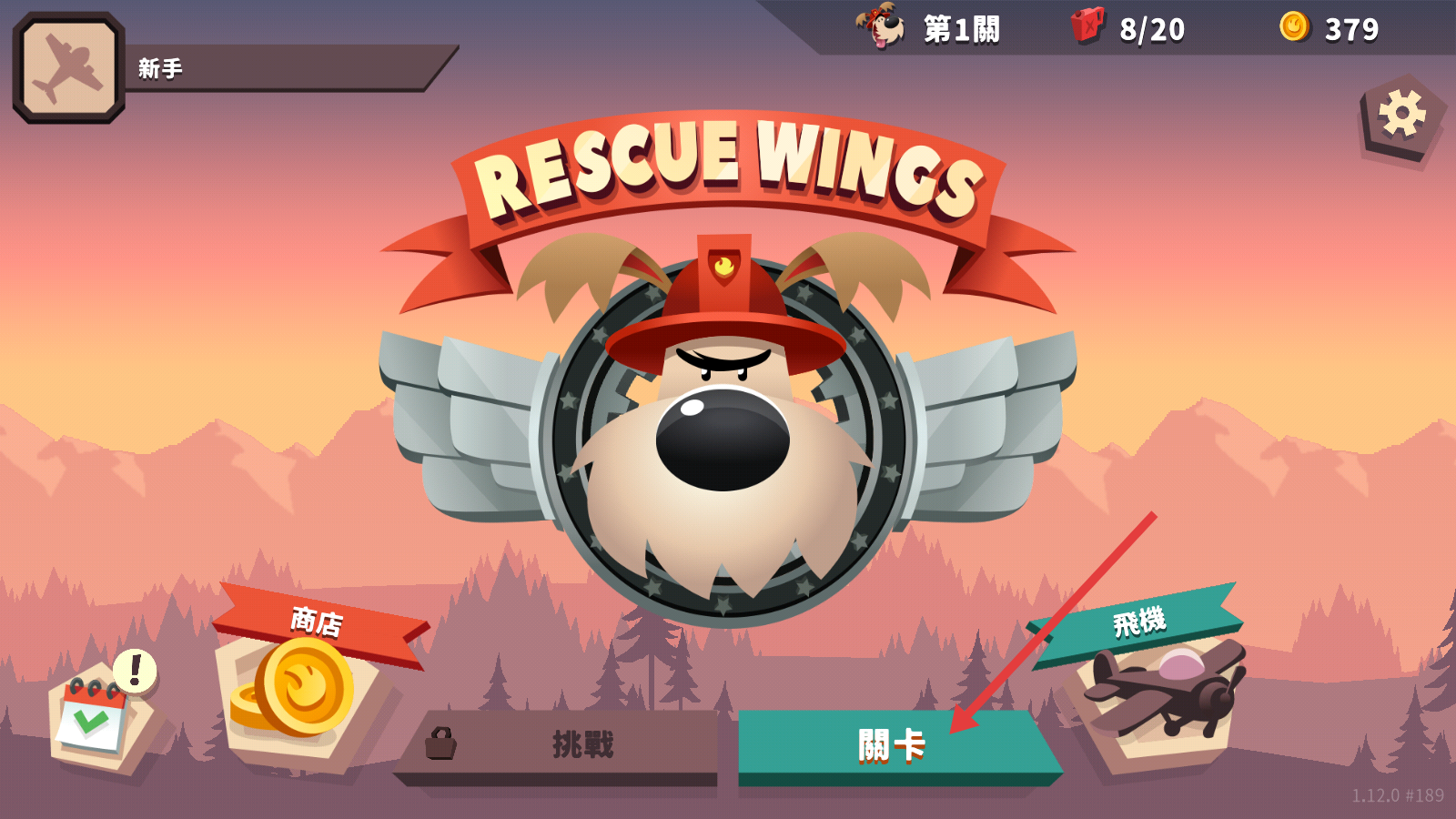This screenshot has height=819, width=1456.
Task: Start the 關卡 levels mode
Action: [890, 746]
